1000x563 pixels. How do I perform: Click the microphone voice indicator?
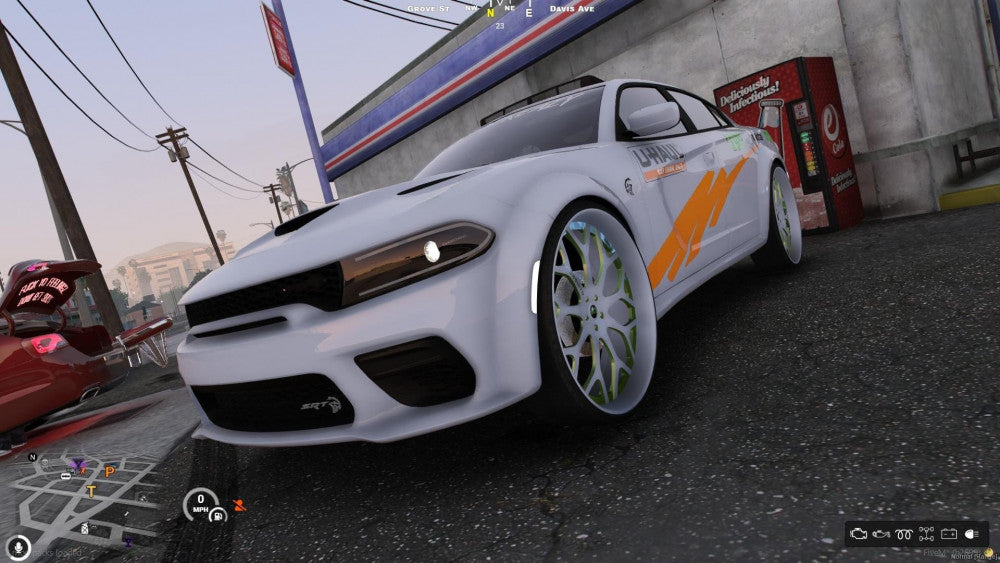pyautogui.click(x=17, y=547)
